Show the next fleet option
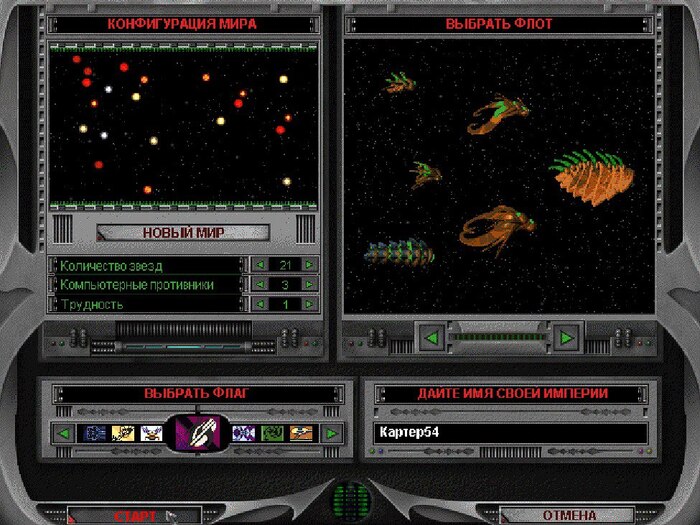Screen dimensions: 700x525 tap(567, 338)
